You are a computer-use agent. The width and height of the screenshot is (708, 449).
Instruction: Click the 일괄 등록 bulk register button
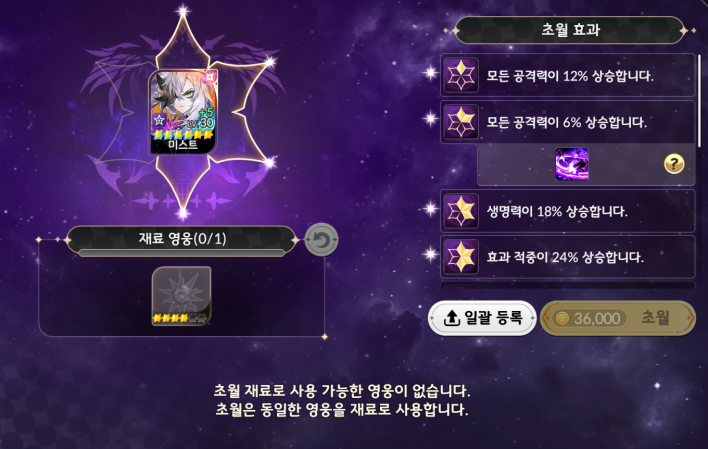482,318
